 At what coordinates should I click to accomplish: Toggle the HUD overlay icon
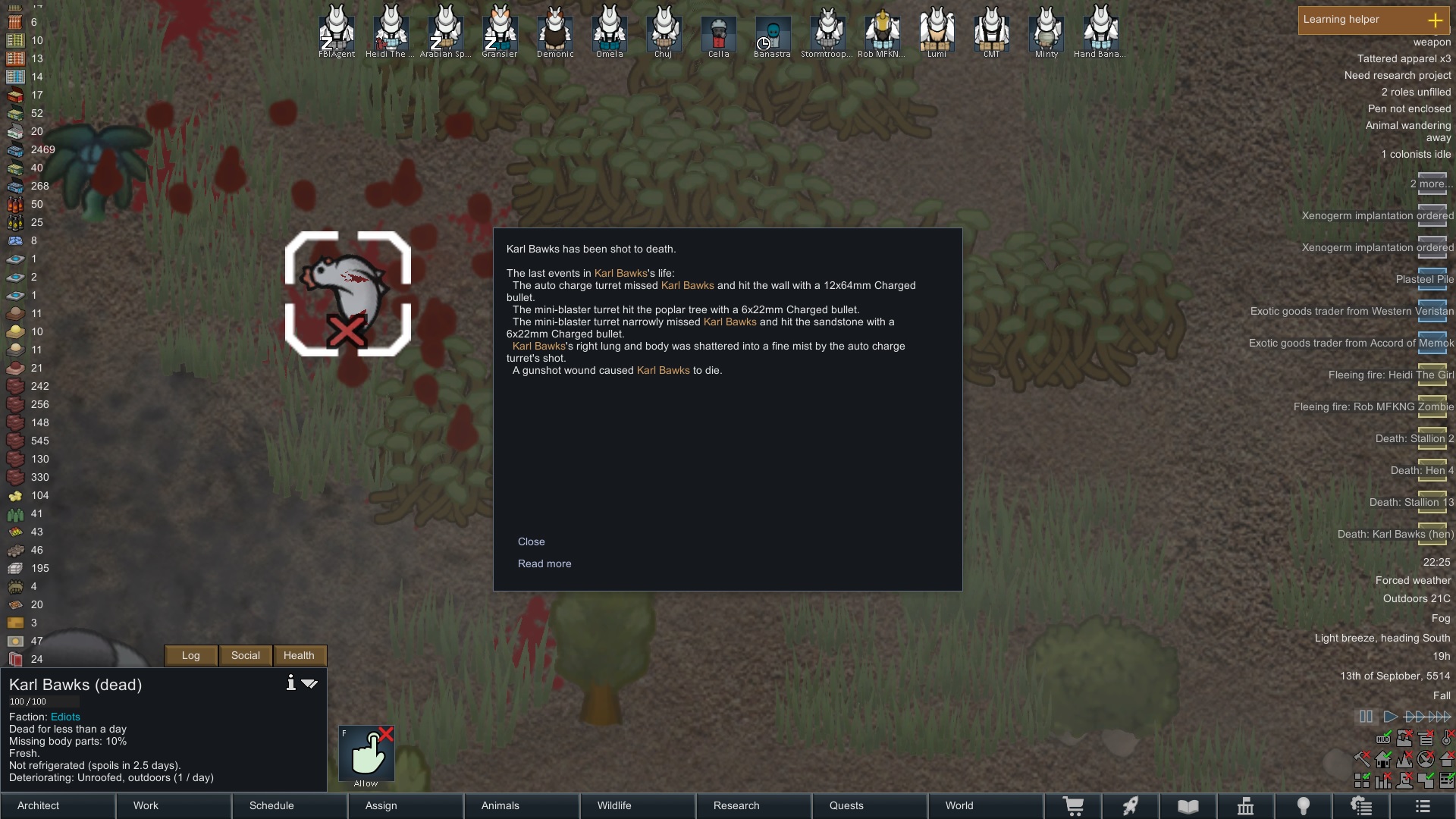click(x=1382, y=739)
